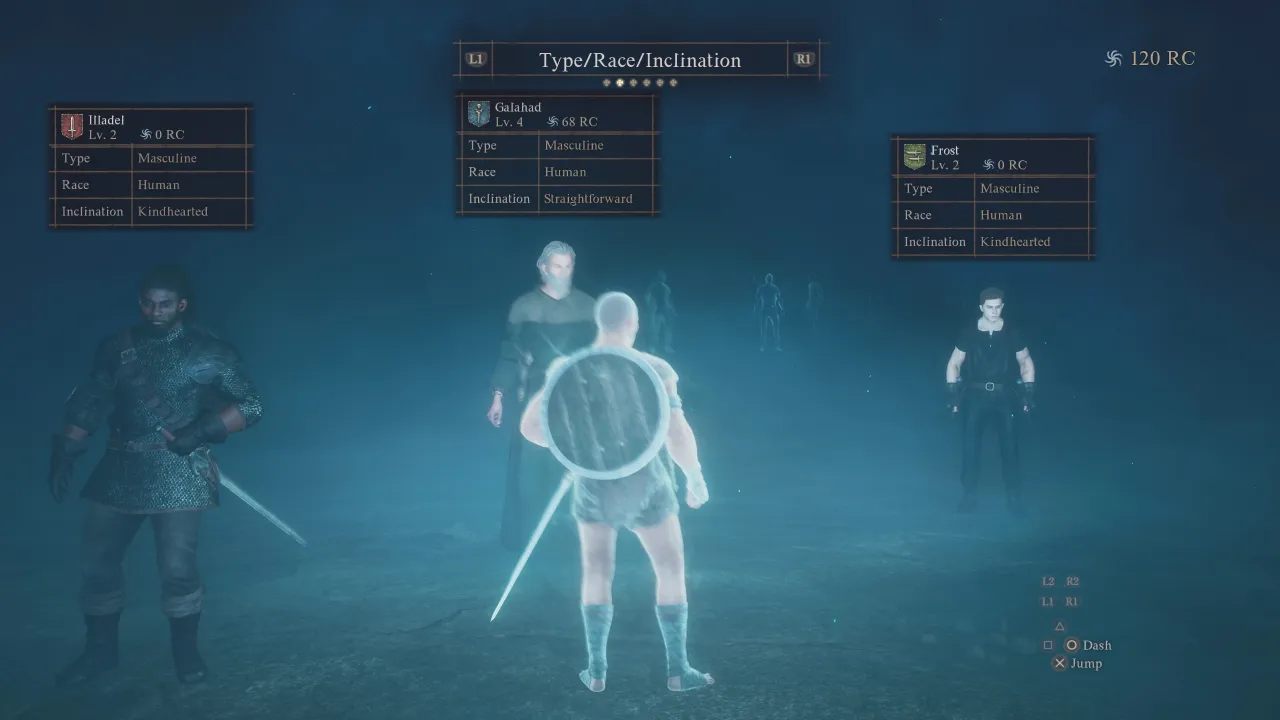Click the L1 button icon on the header
This screenshot has width=1280, height=720.
[x=474, y=58]
